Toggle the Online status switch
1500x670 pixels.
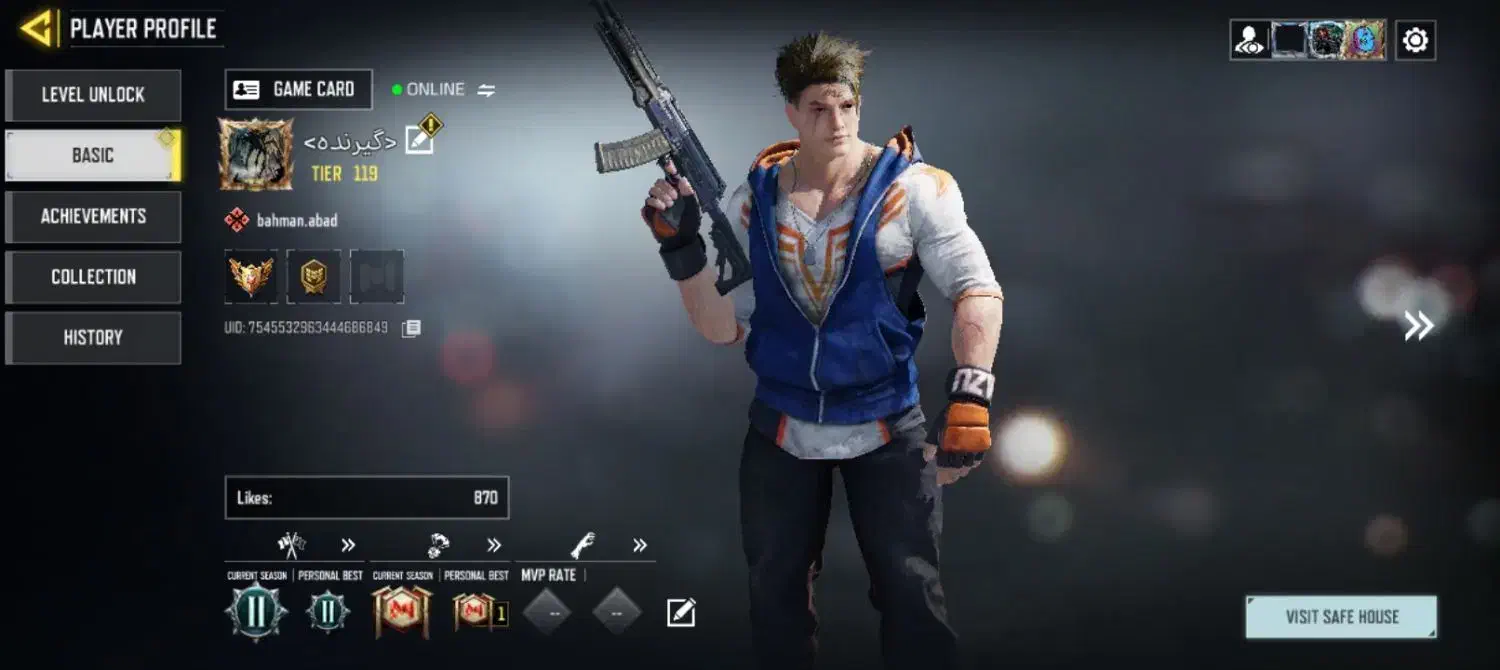pos(486,90)
